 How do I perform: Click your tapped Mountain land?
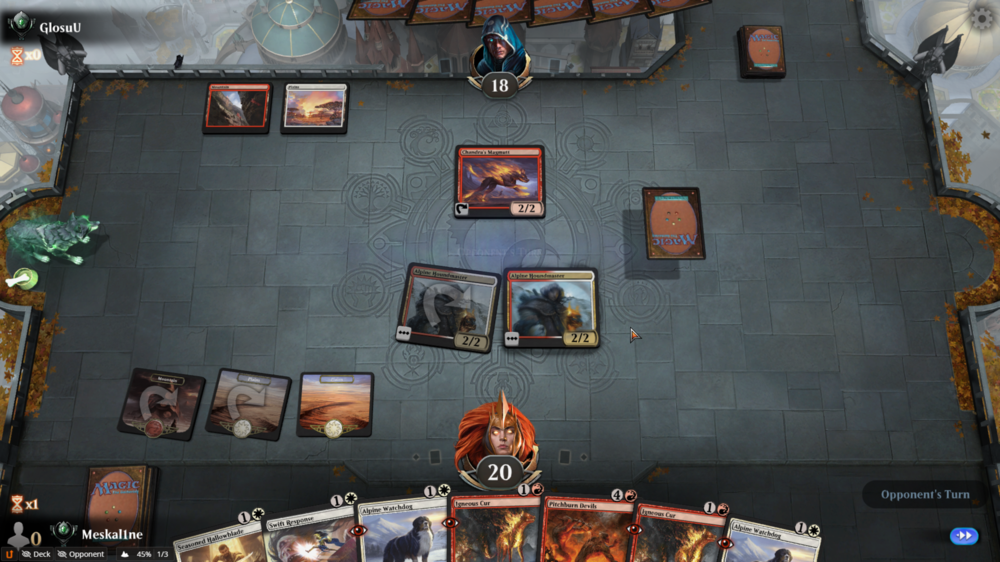point(160,403)
